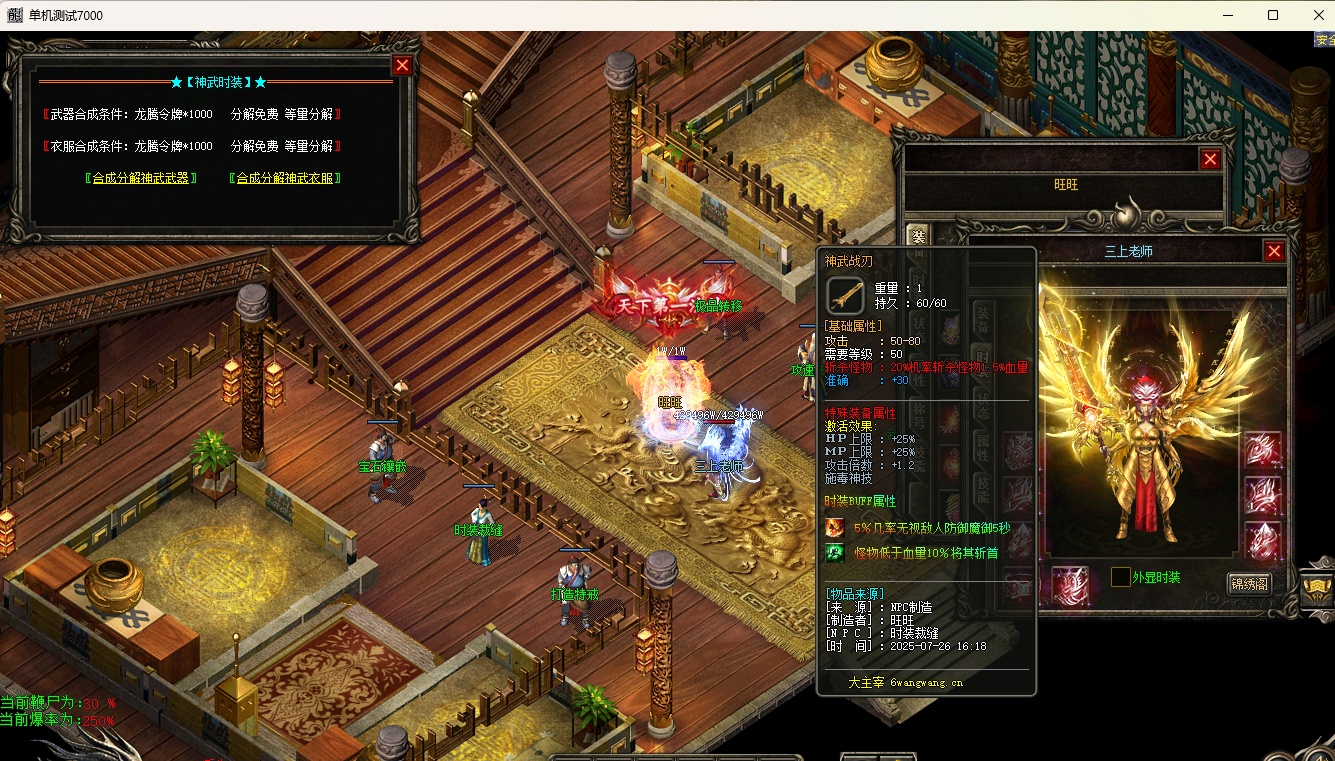Screen dimensions: 1335x761
Task: Close the 旺旺 character panel
Action: tap(1210, 159)
